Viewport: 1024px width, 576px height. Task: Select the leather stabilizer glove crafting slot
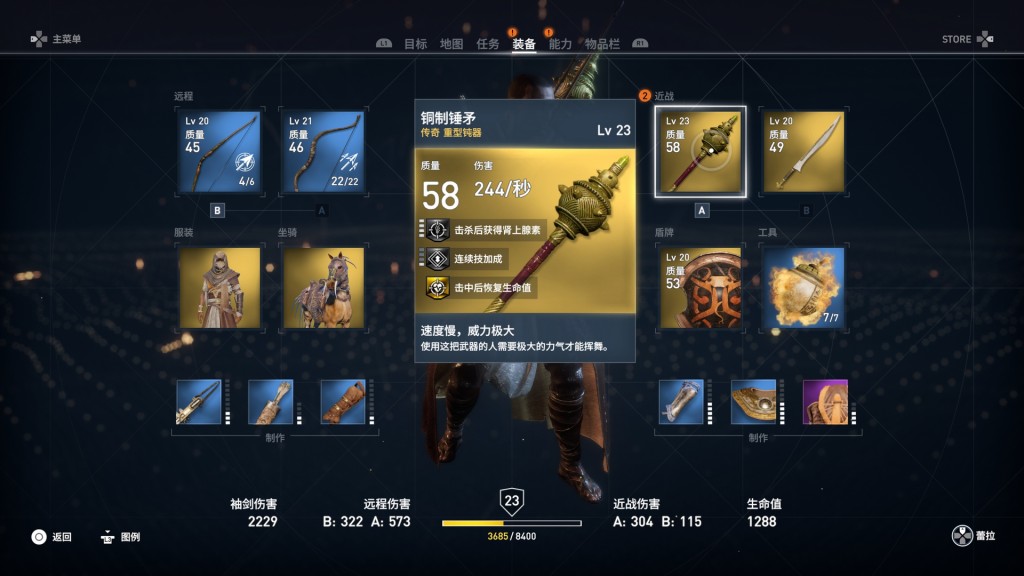click(x=343, y=402)
